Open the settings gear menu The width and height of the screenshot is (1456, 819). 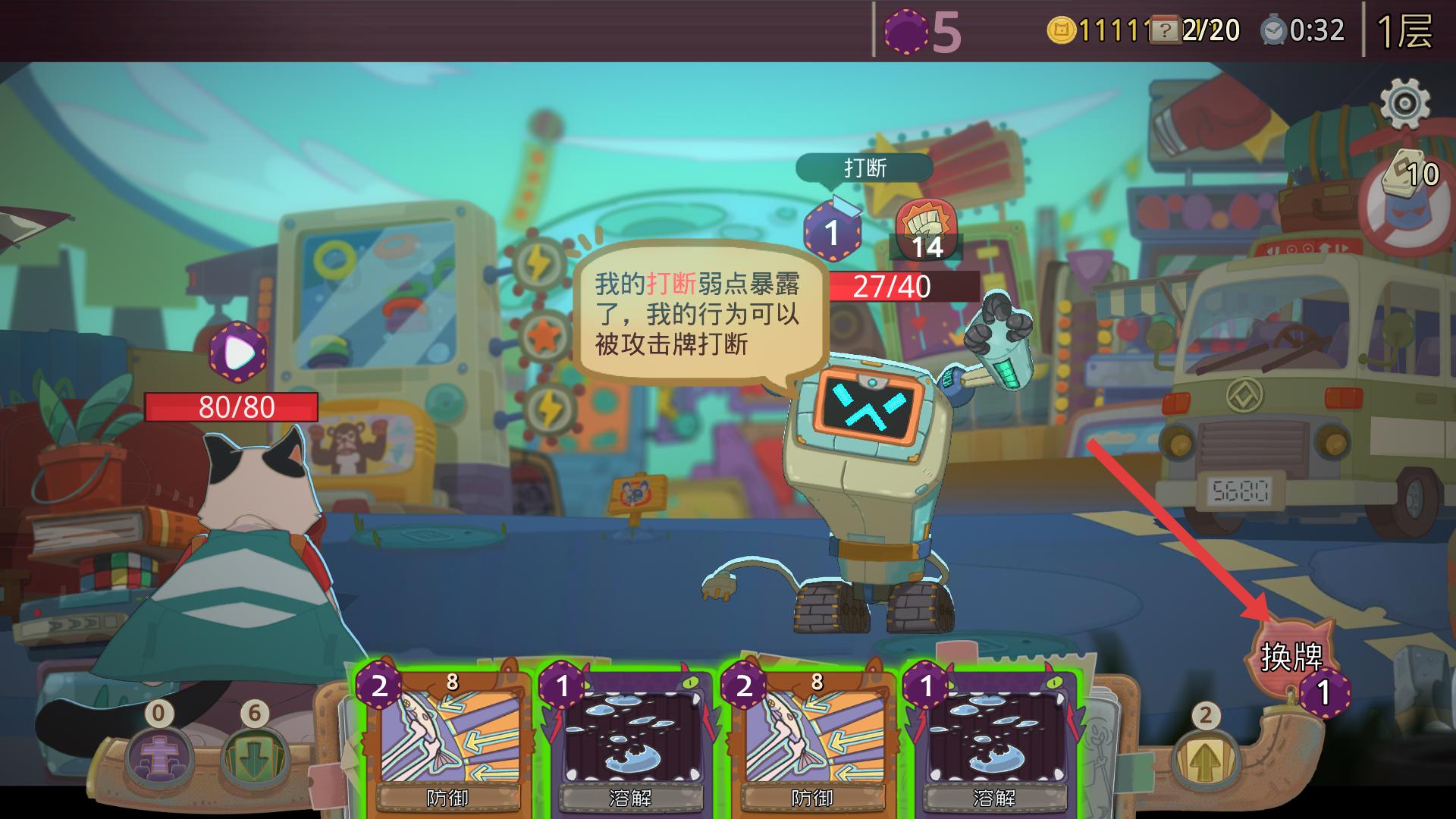point(1404,102)
